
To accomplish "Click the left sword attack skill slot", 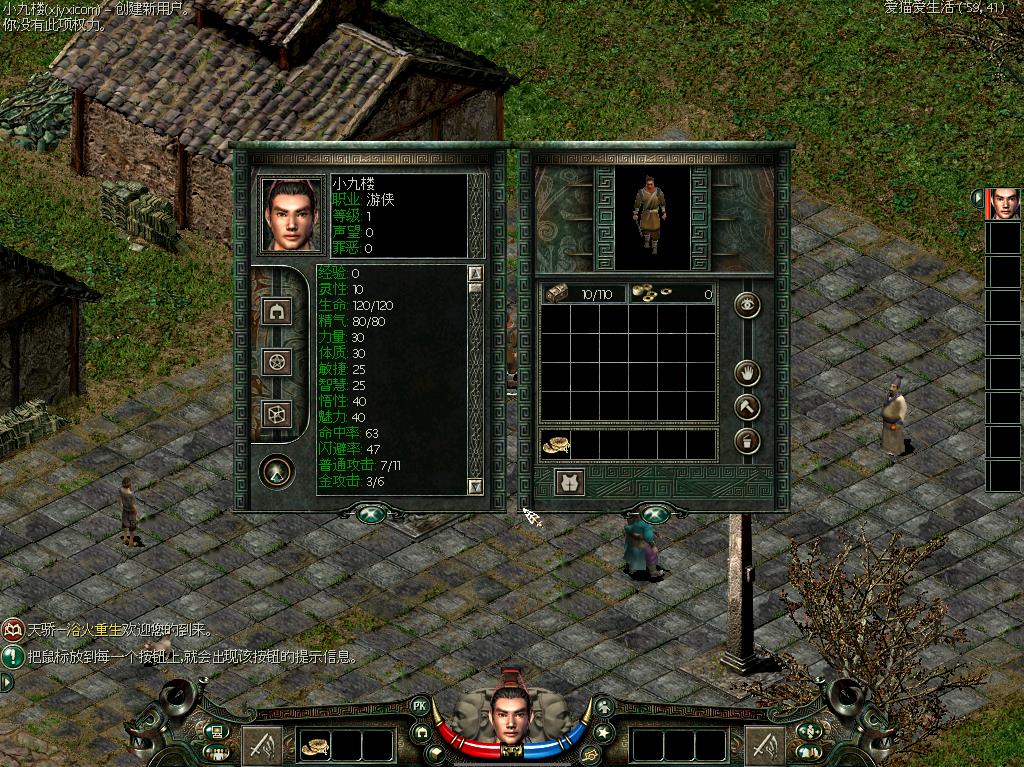I will 261,745.
